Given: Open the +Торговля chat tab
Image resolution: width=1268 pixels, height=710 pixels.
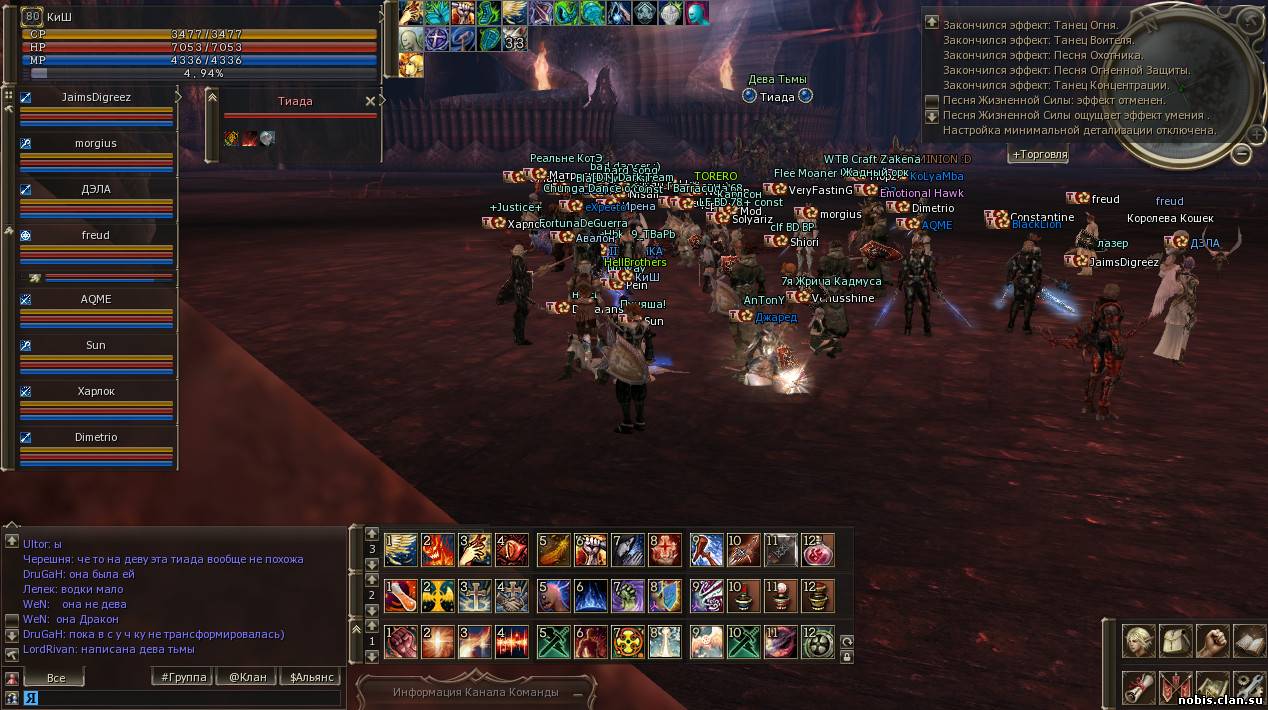Looking at the screenshot, I should [1039, 155].
